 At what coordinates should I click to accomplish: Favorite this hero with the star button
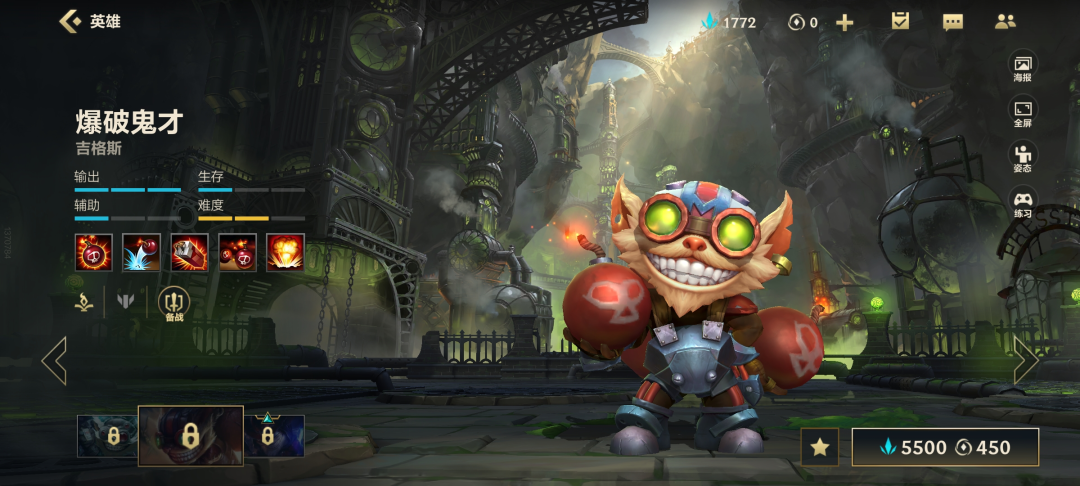pos(820,447)
